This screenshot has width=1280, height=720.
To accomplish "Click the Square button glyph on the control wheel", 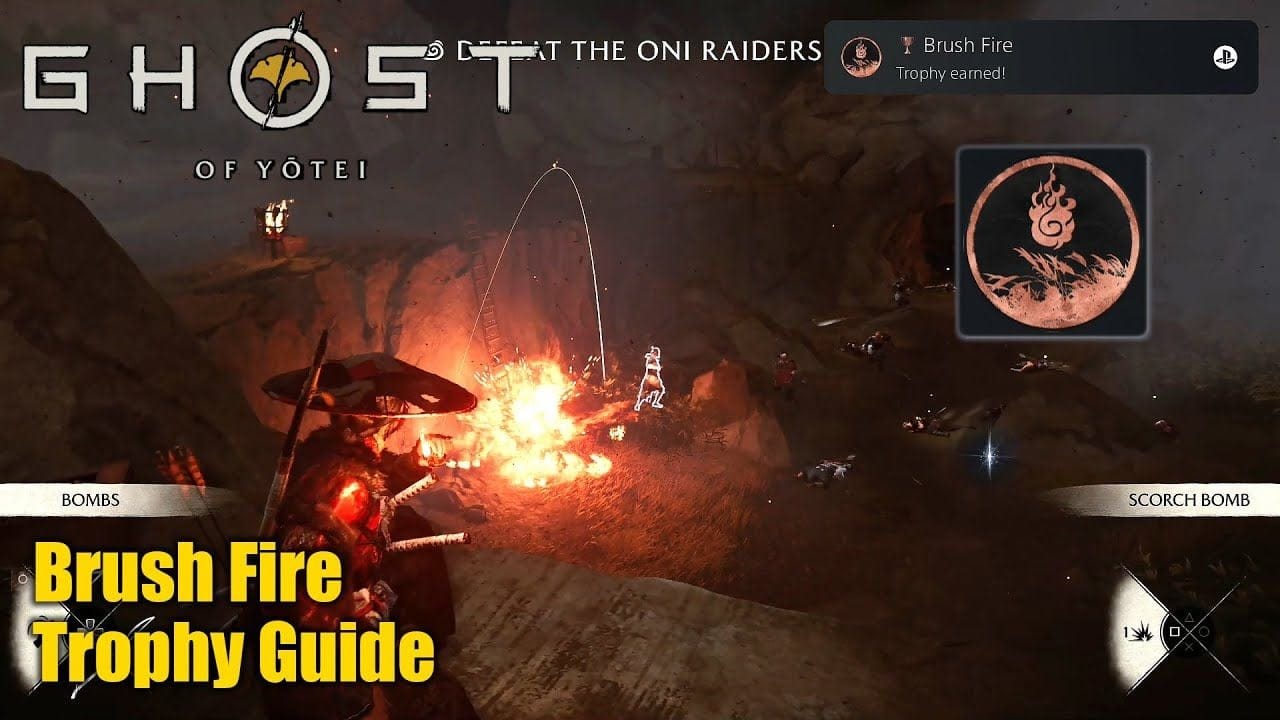I will 1174,631.
